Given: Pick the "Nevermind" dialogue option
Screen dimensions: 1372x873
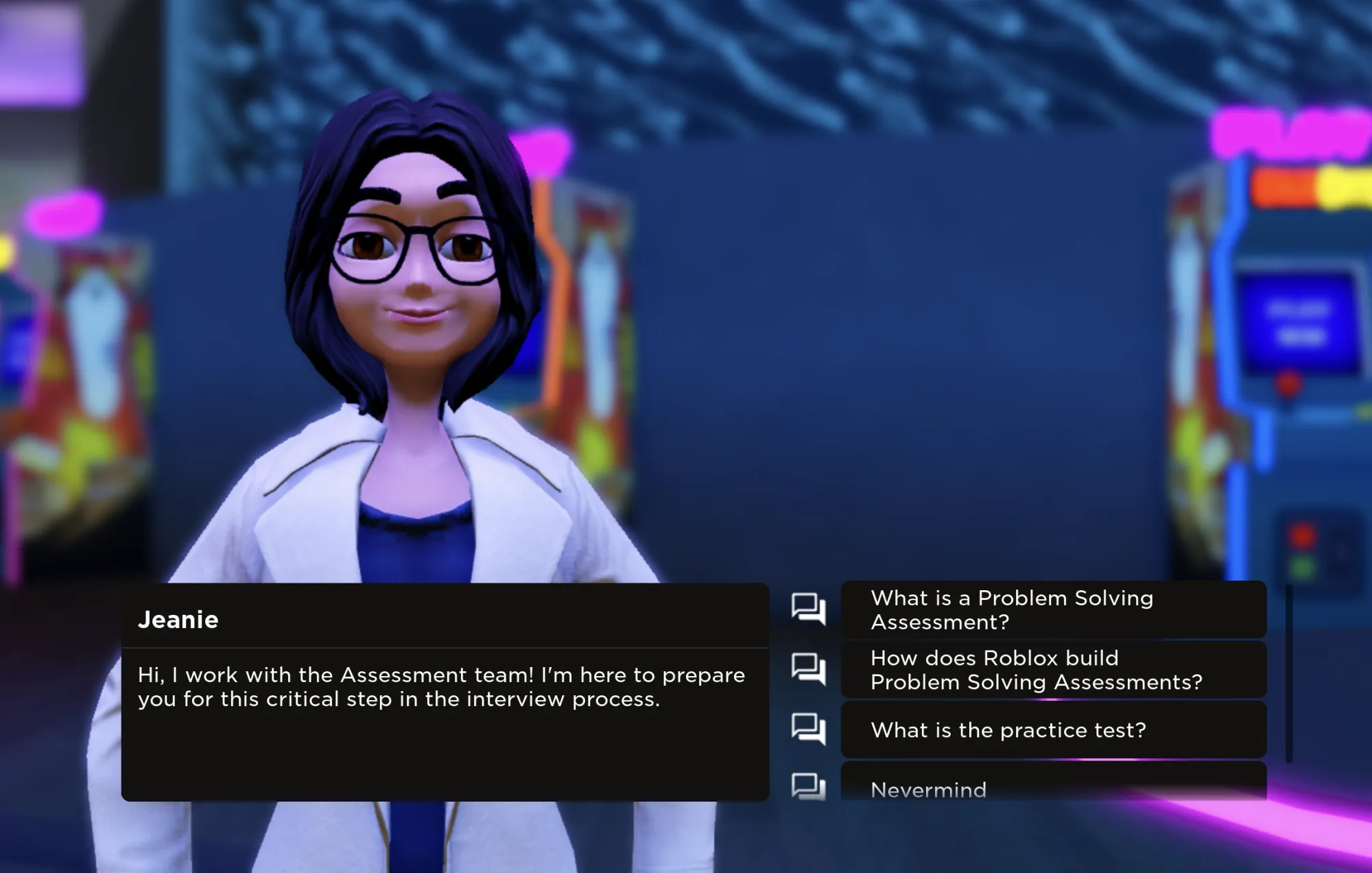Looking at the screenshot, I should coord(1053,786).
